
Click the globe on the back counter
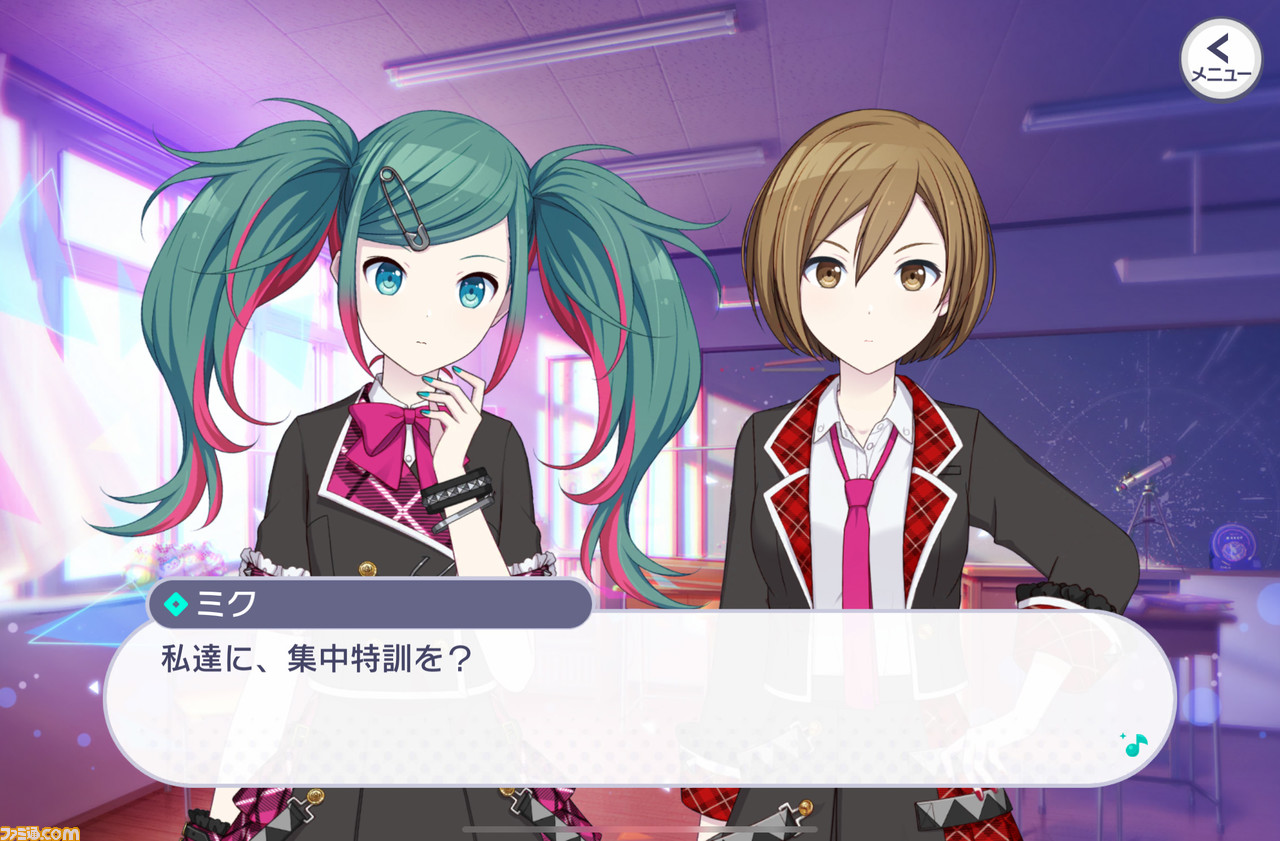pos(1233,548)
